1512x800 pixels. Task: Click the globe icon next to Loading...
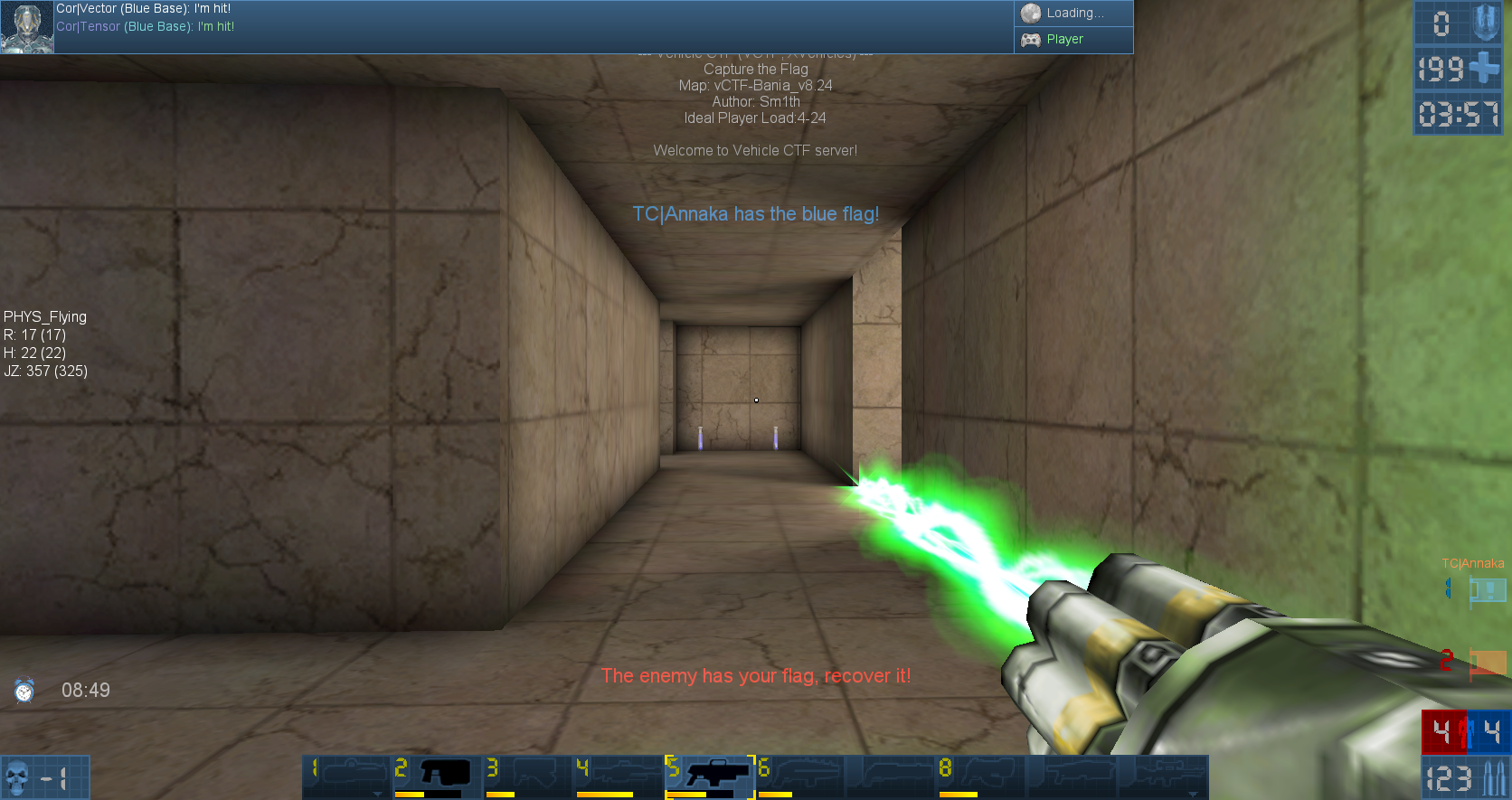(x=1029, y=13)
